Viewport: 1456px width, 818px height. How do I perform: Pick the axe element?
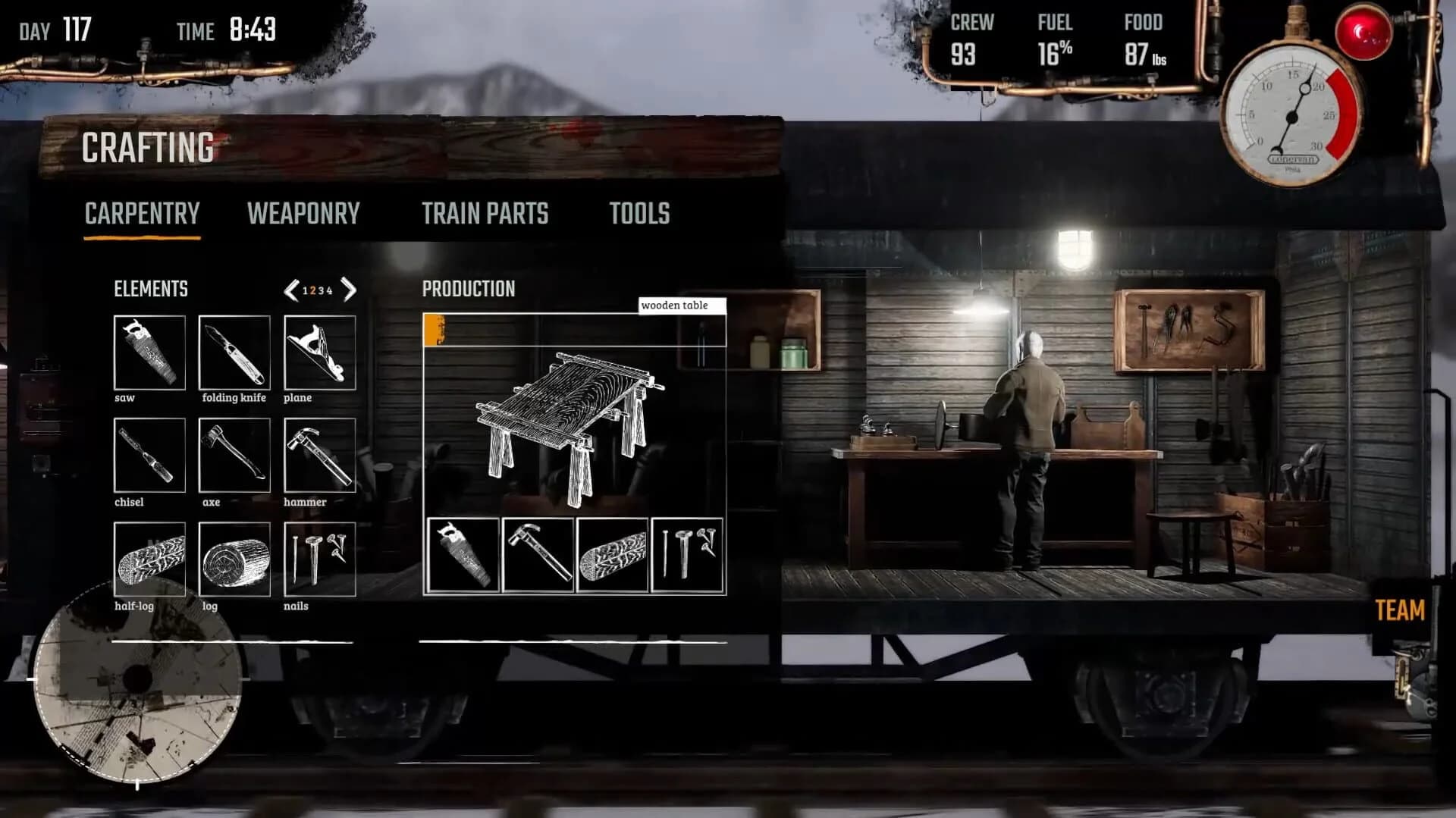click(235, 457)
